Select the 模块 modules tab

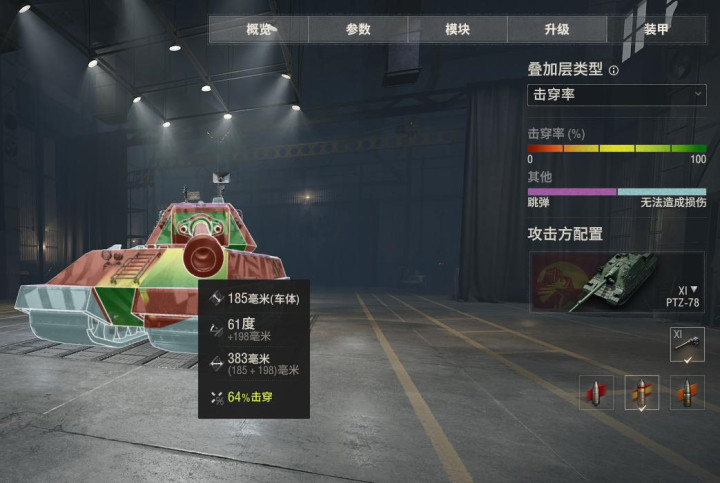pyautogui.click(x=457, y=29)
